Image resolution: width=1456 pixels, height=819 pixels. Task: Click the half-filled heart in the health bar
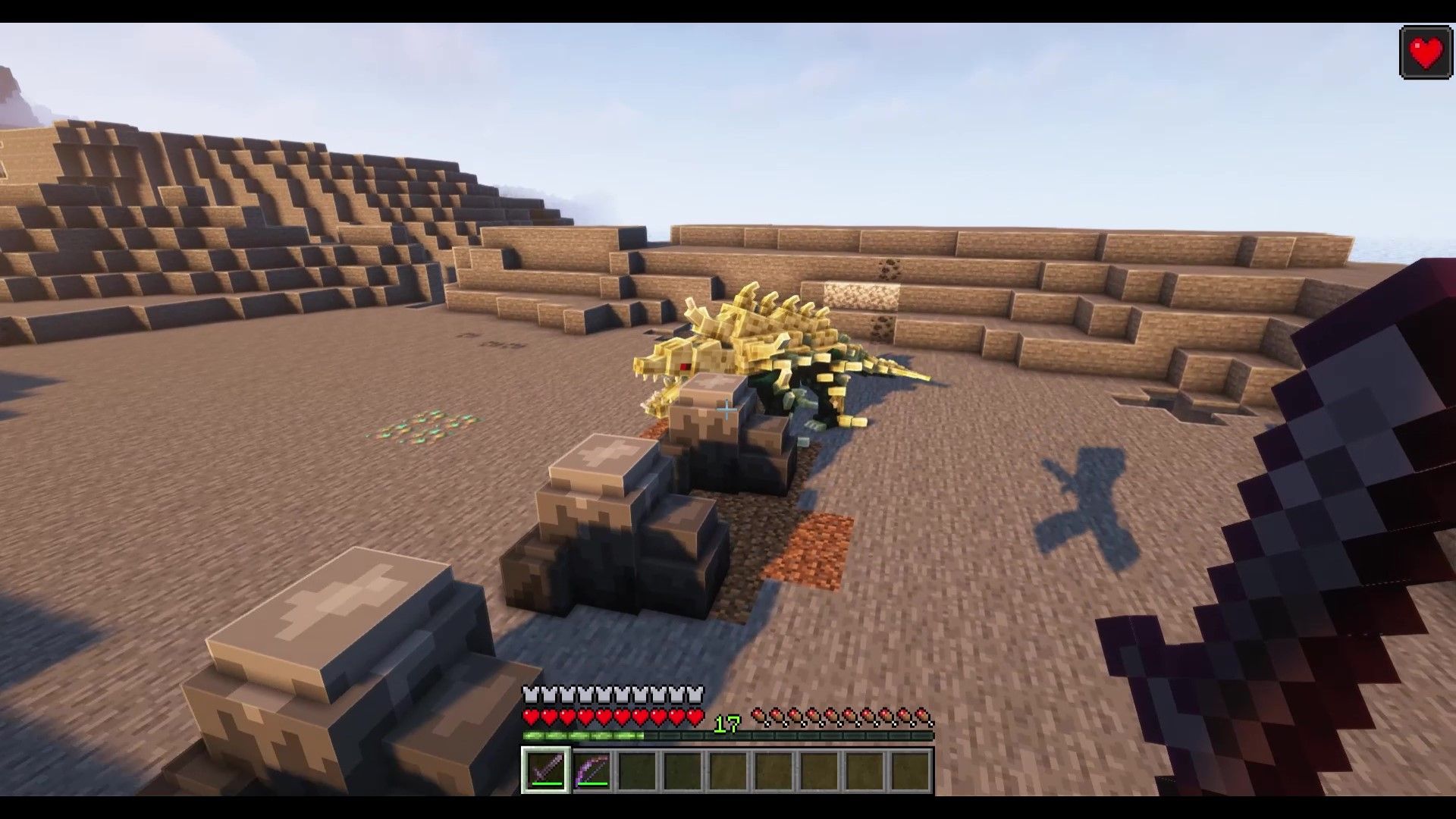(x=696, y=715)
